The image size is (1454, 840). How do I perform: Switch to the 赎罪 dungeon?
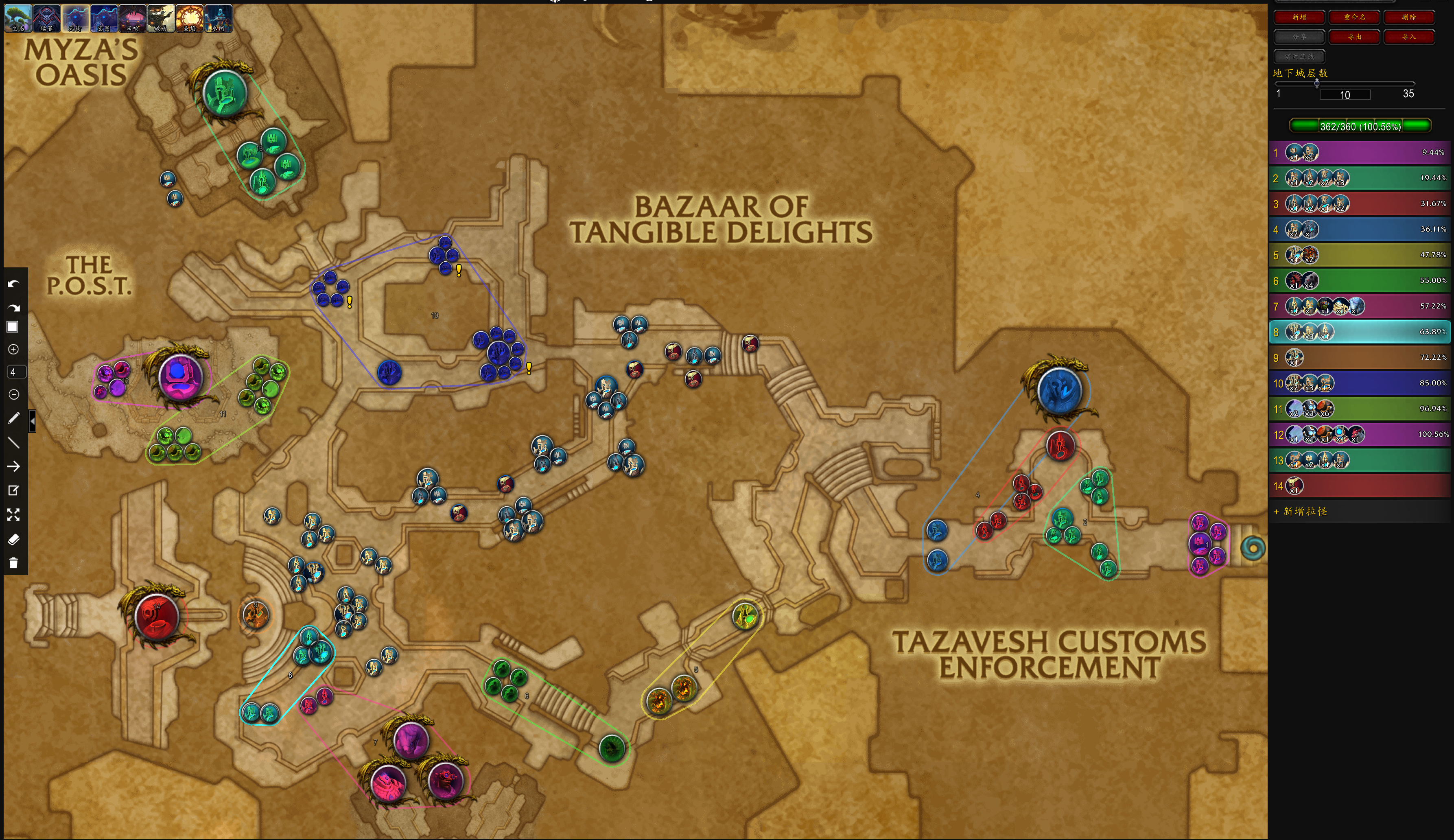click(47, 18)
